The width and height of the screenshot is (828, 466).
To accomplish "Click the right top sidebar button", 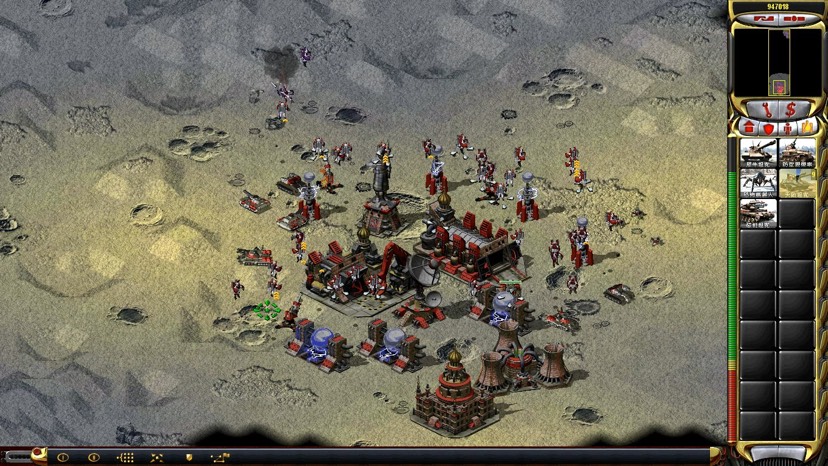I will 796,18.
